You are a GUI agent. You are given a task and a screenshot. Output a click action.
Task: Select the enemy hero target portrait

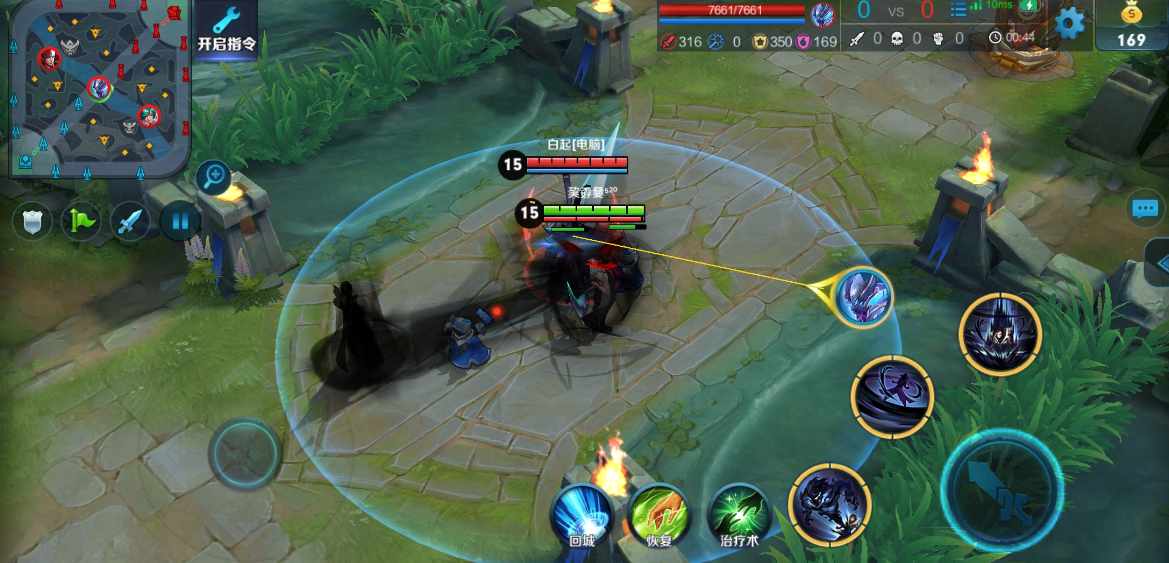(x=862, y=296)
